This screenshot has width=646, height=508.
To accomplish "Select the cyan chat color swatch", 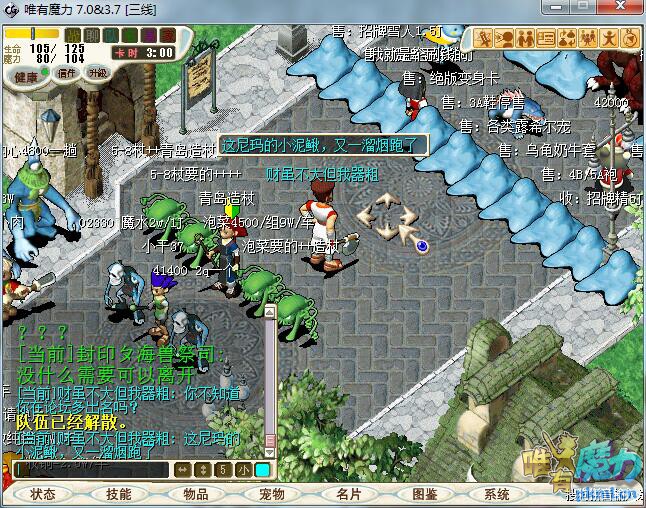I will click(262, 469).
